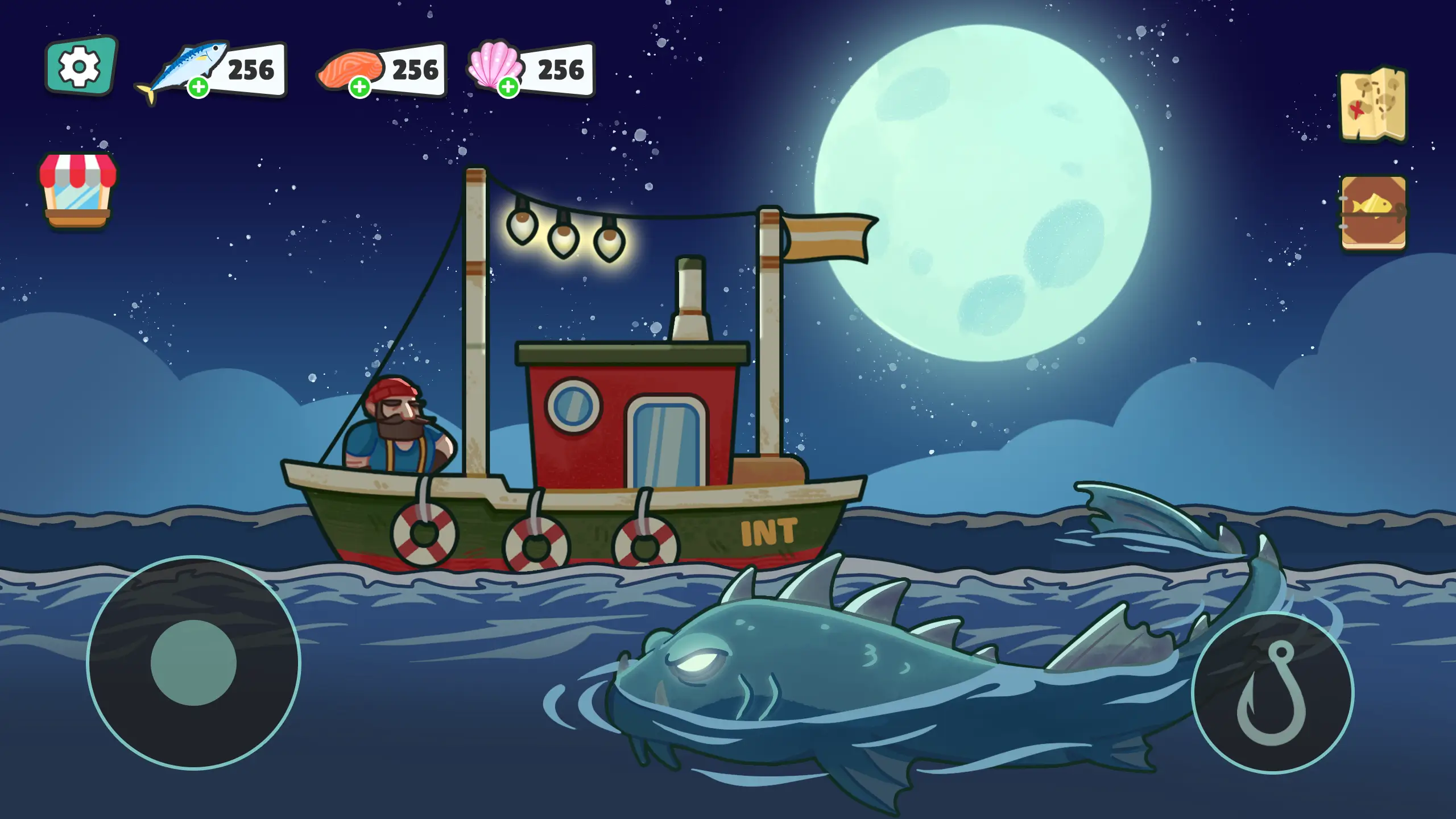Open the treasure map

click(1372, 106)
